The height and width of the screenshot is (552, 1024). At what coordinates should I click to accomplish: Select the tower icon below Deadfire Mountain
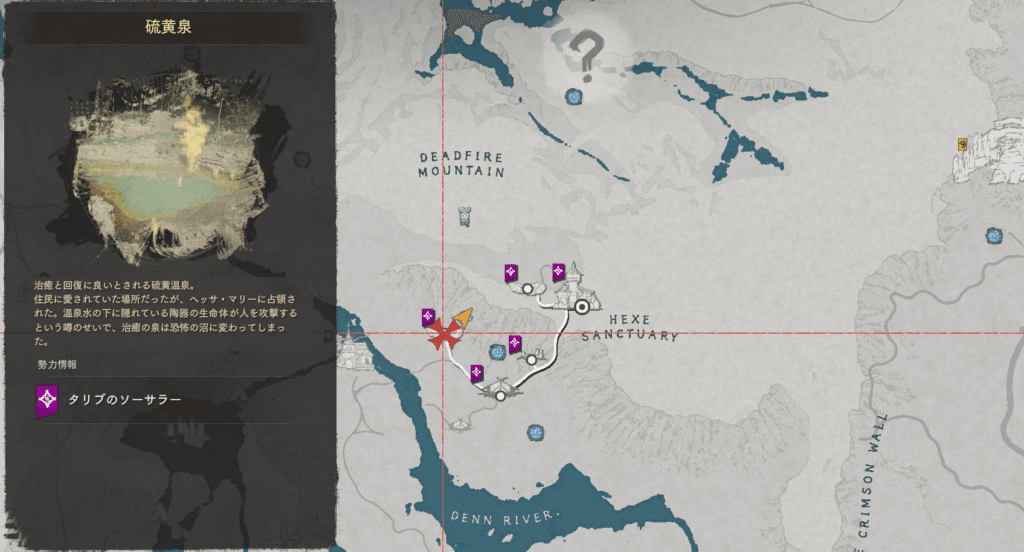464,214
